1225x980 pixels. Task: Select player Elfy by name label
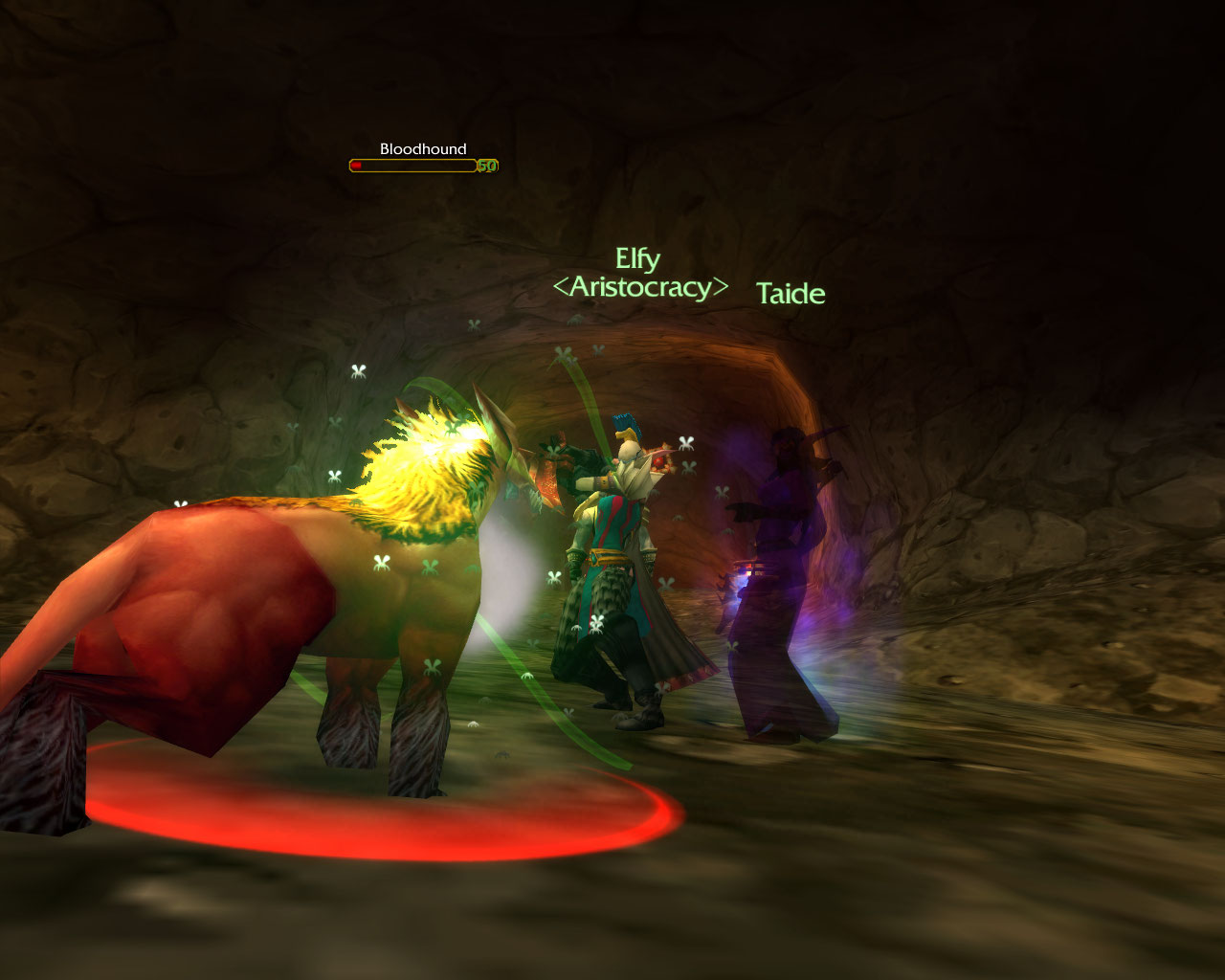[x=637, y=259]
